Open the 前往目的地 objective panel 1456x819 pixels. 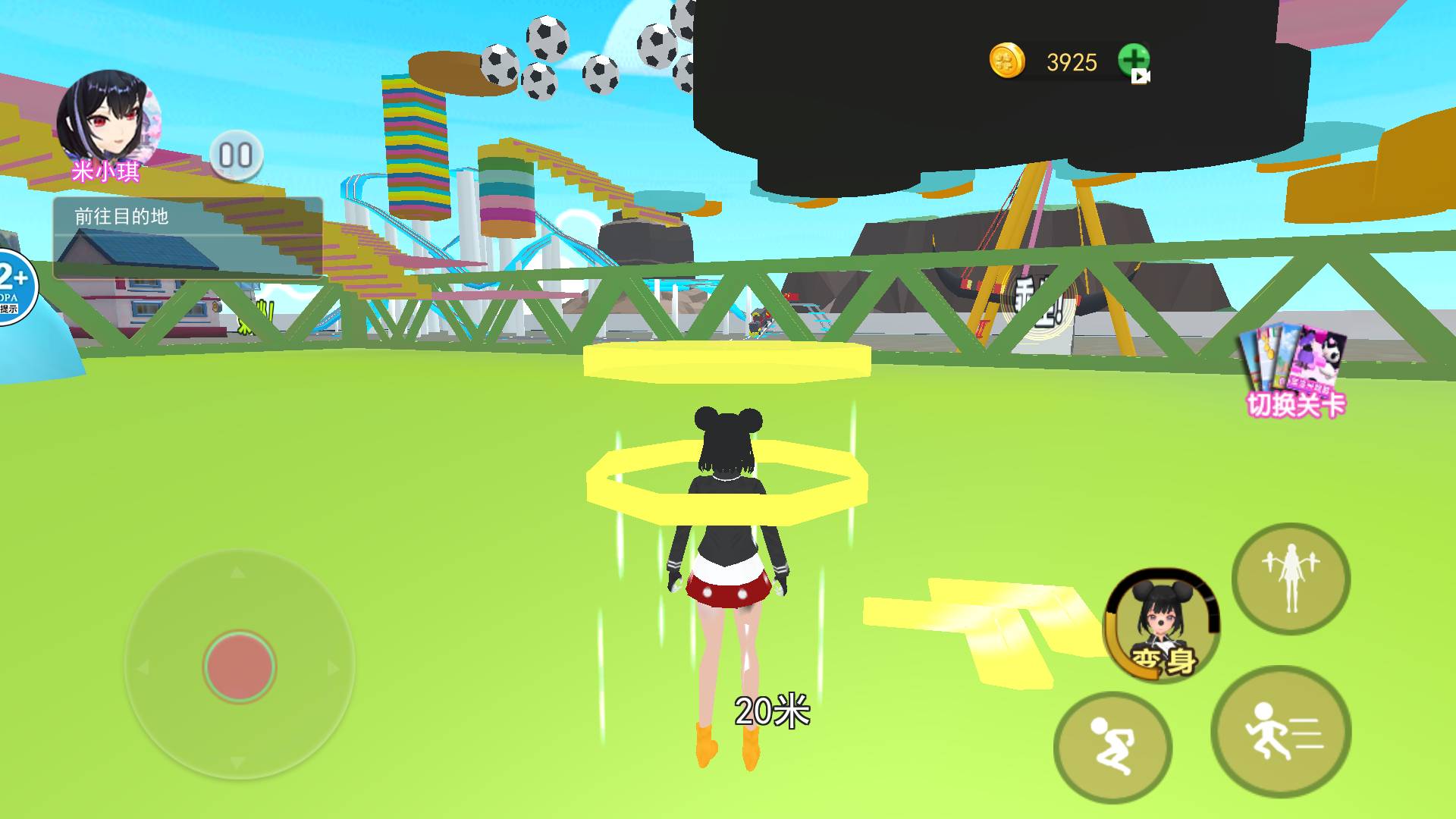(187, 237)
